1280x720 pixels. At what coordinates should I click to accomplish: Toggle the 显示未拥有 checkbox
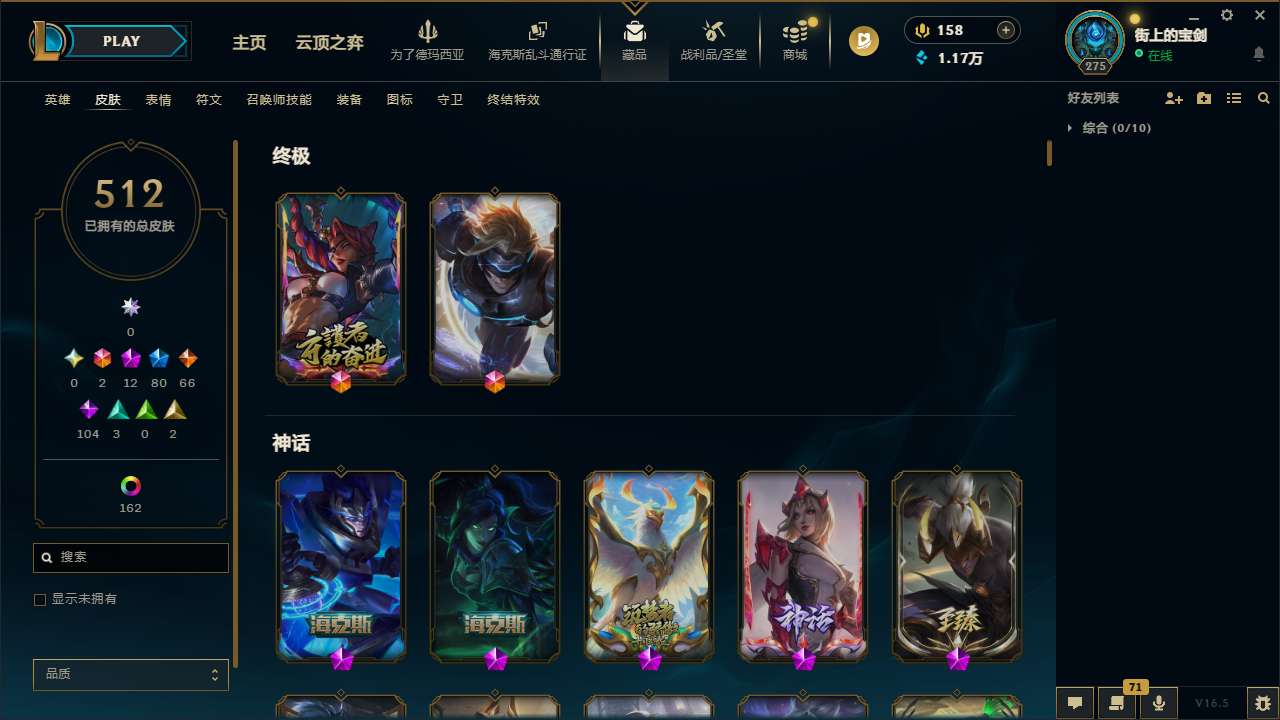tap(40, 599)
